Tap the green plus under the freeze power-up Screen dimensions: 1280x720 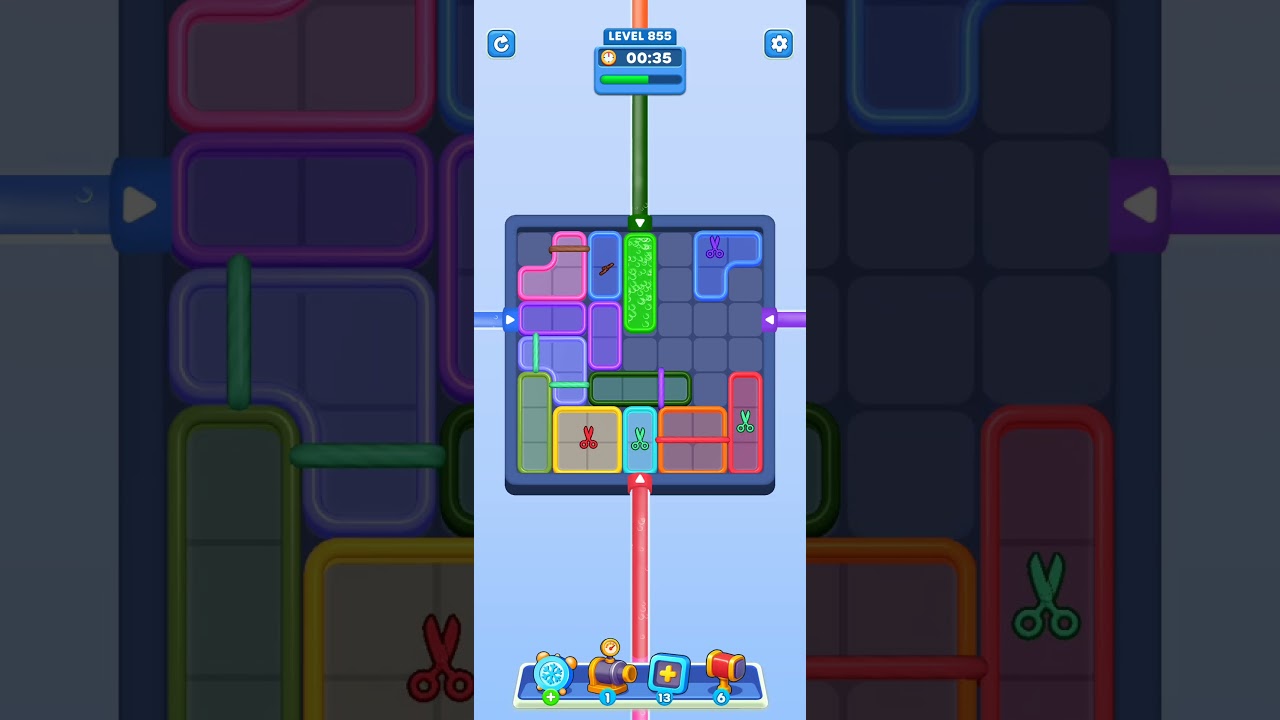pos(549,696)
